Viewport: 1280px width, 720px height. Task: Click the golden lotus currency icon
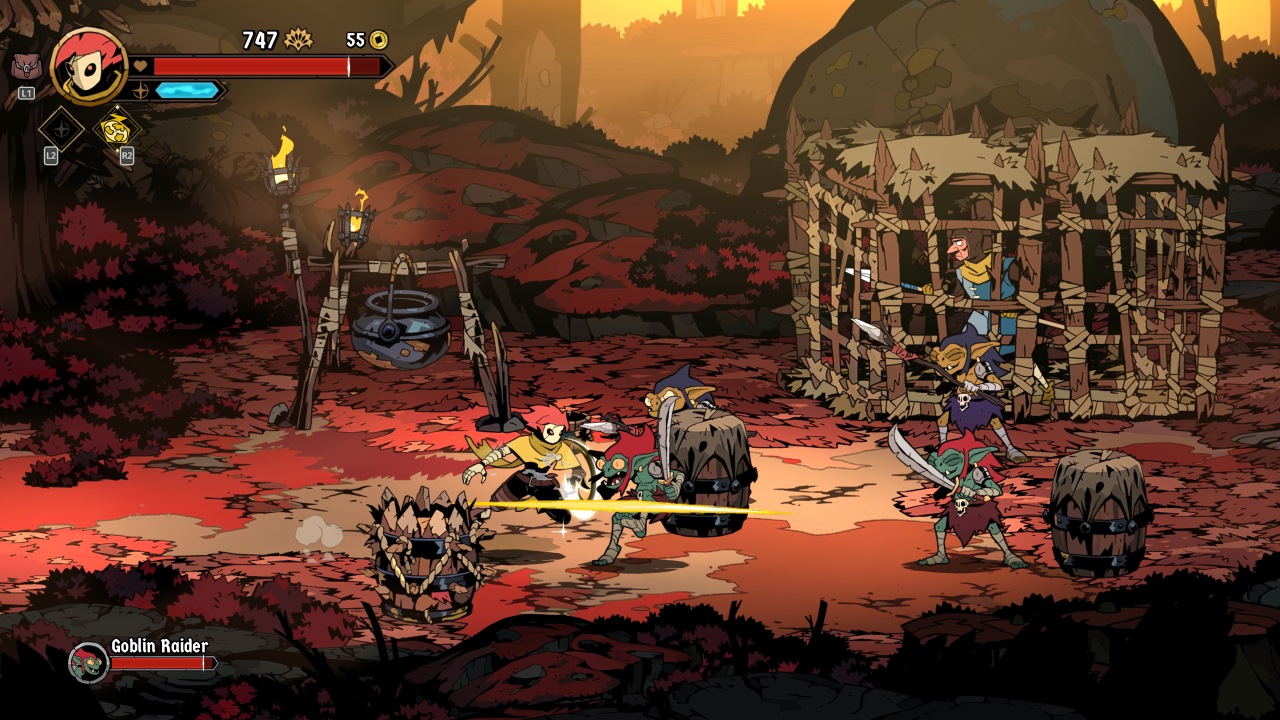pos(298,40)
